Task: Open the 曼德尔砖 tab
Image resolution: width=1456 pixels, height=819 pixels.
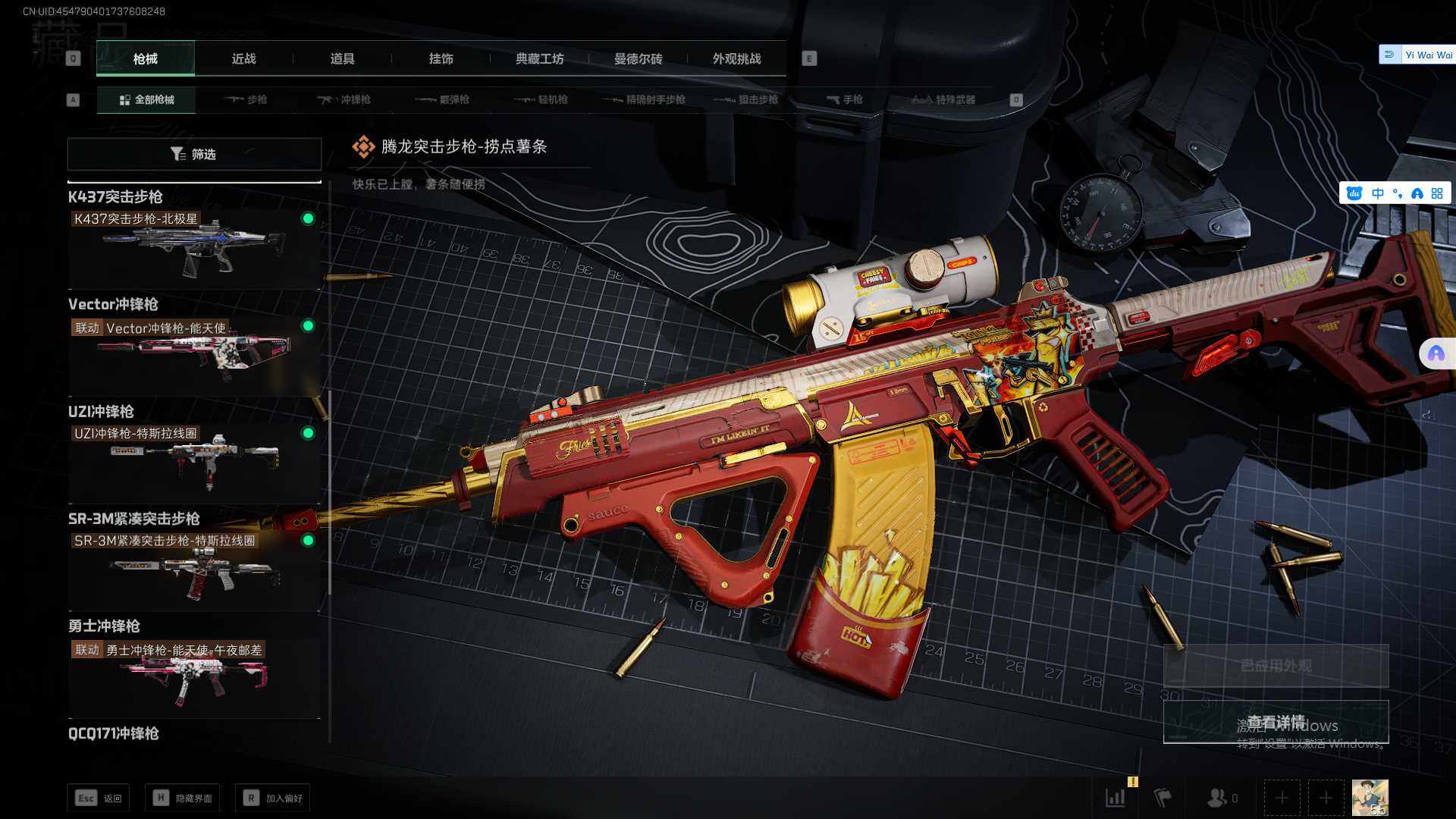Action: [638, 59]
